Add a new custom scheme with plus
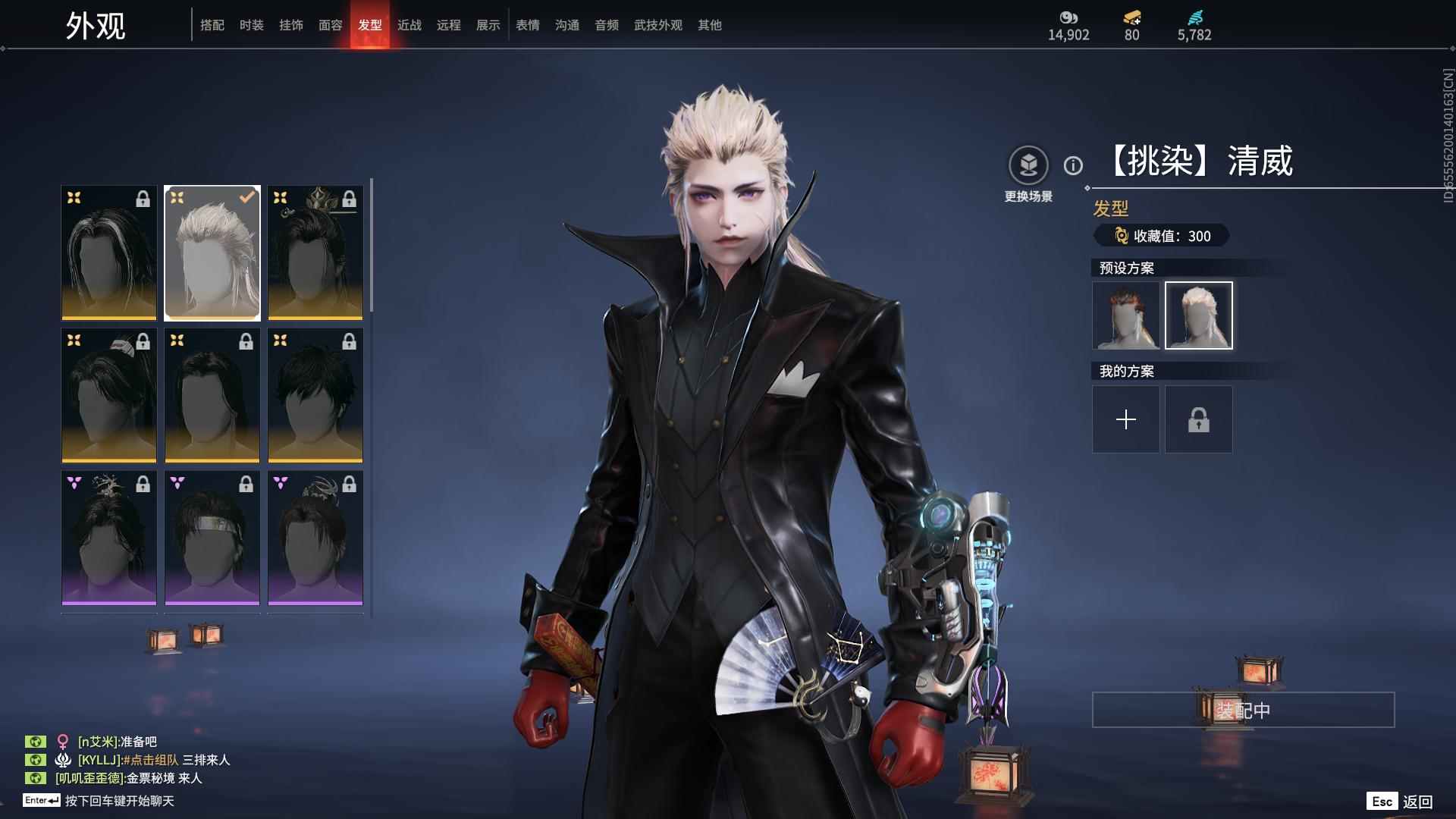The height and width of the screenshot is (819, 1456). pos(1126,419)
